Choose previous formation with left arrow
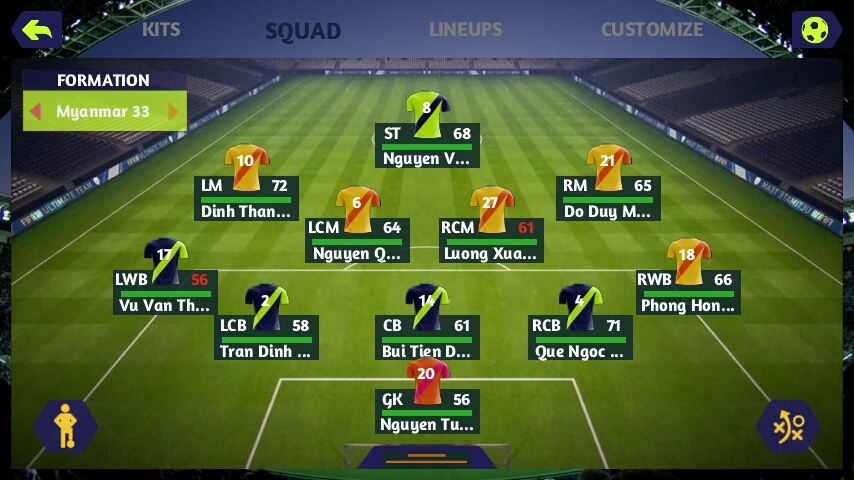Image resolution: width=854 pixels, height=480 pixels. pos(36,111)
